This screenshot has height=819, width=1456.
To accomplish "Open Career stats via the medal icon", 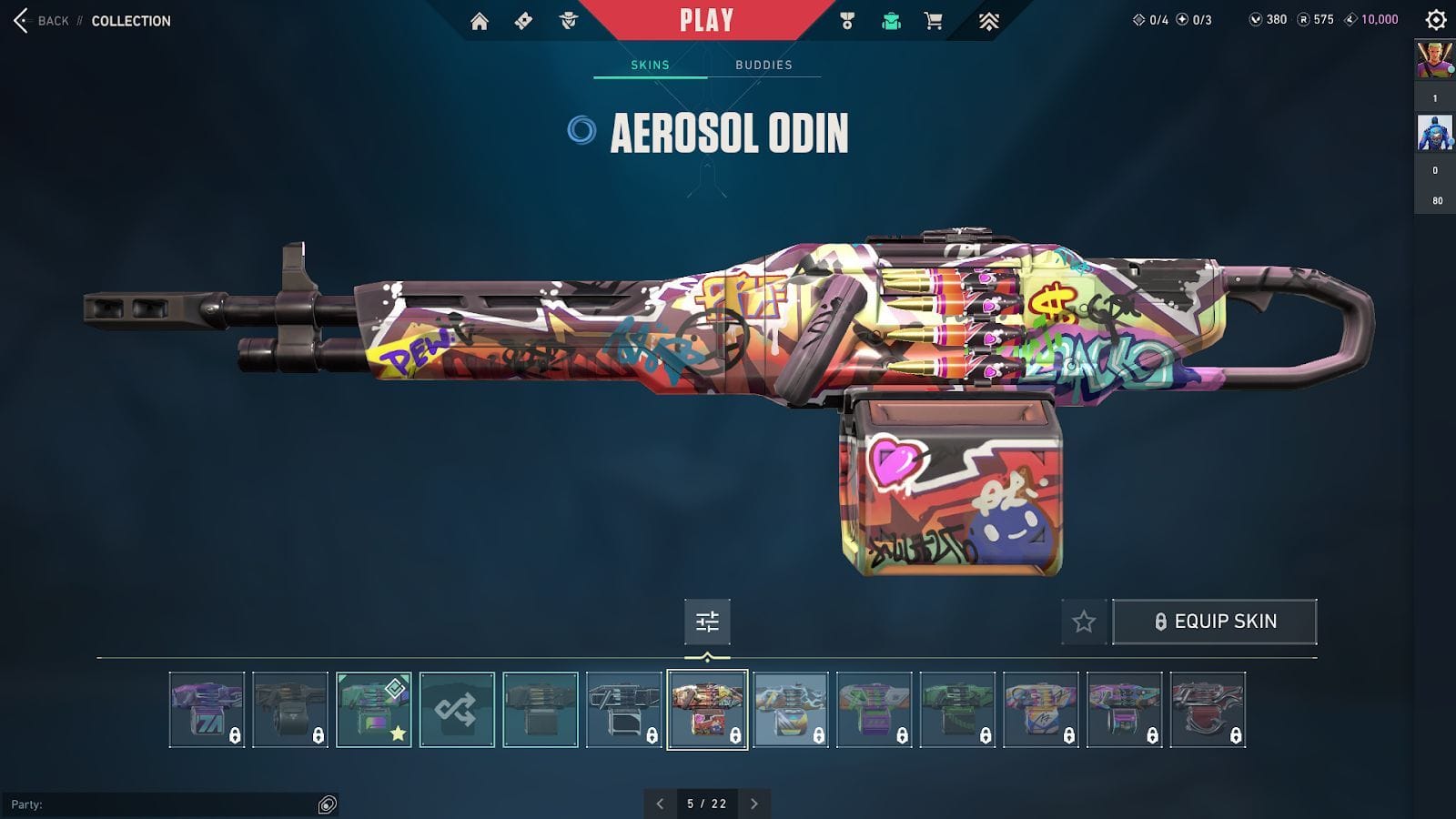I will click(848, 18).
